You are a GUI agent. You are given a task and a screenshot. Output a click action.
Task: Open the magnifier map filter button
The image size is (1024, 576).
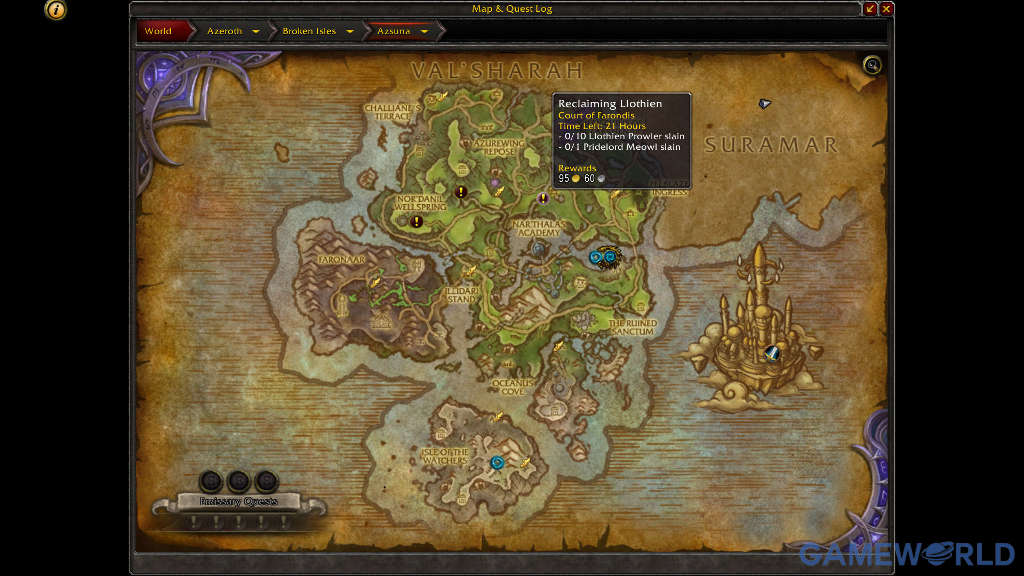point(873,66)
